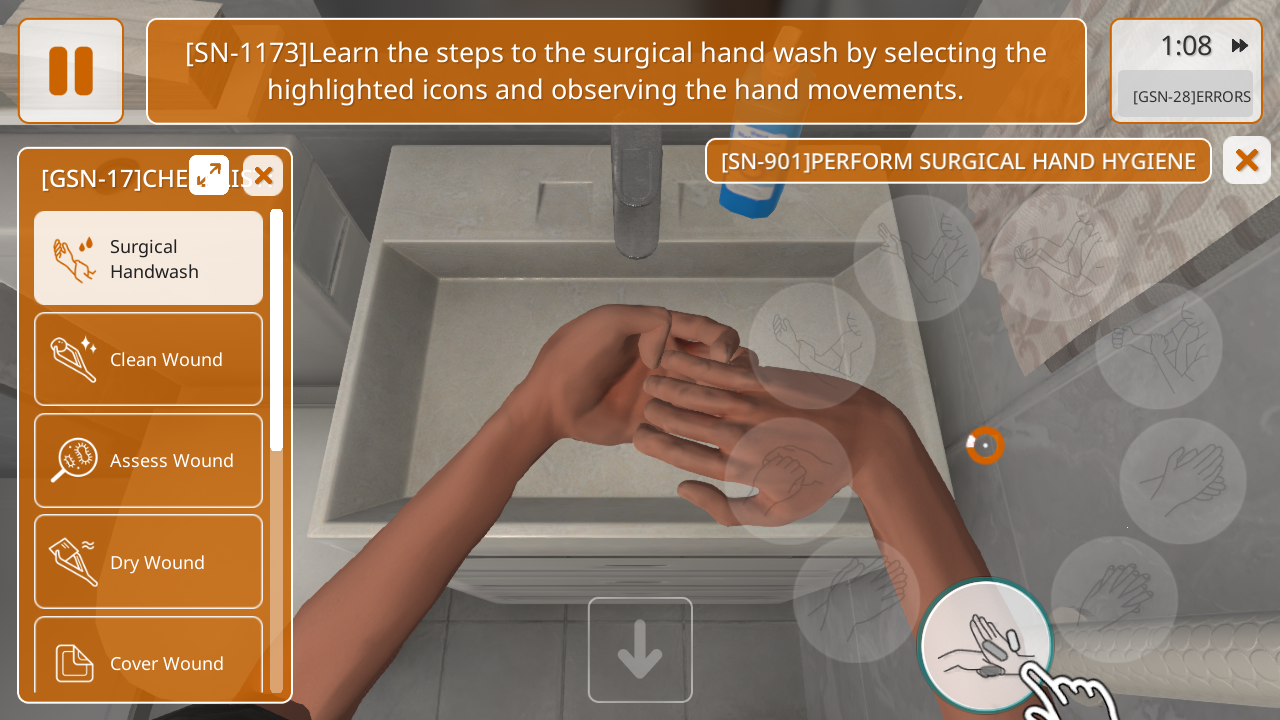Close the checklist panel
Viewport: 1280px width, 720px height.
pos(263,176)
